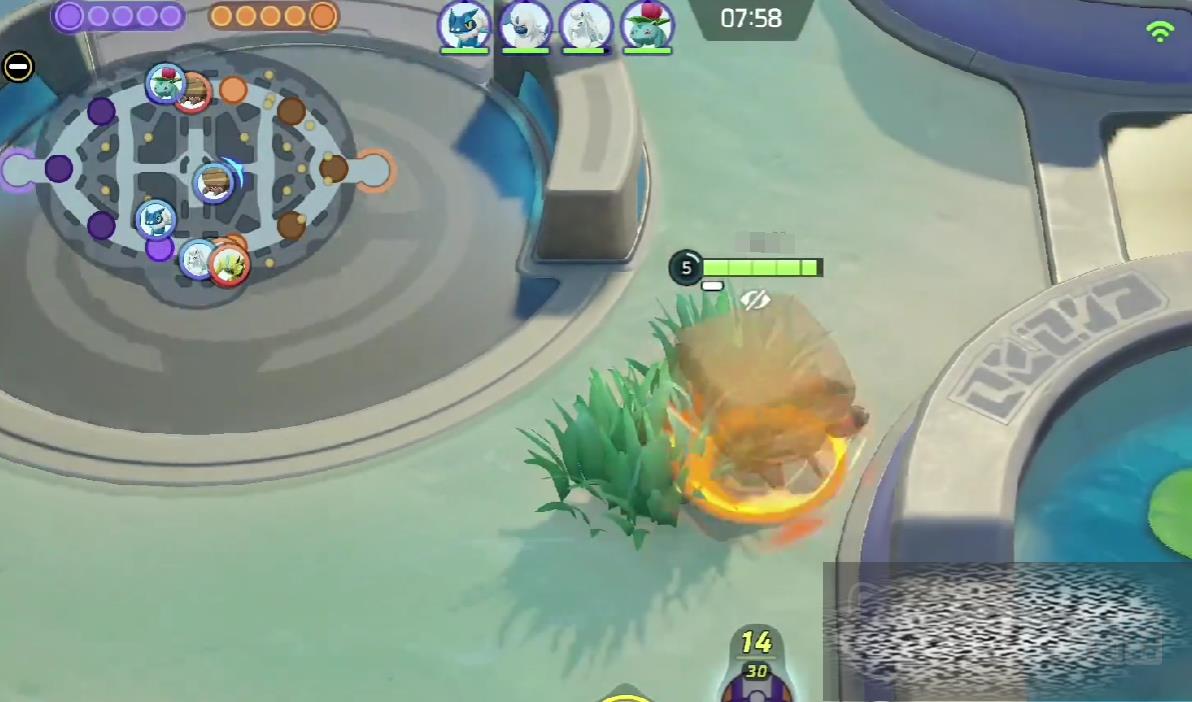
Task: Collapse the minimap with the minus button
Action: (18, 67)
